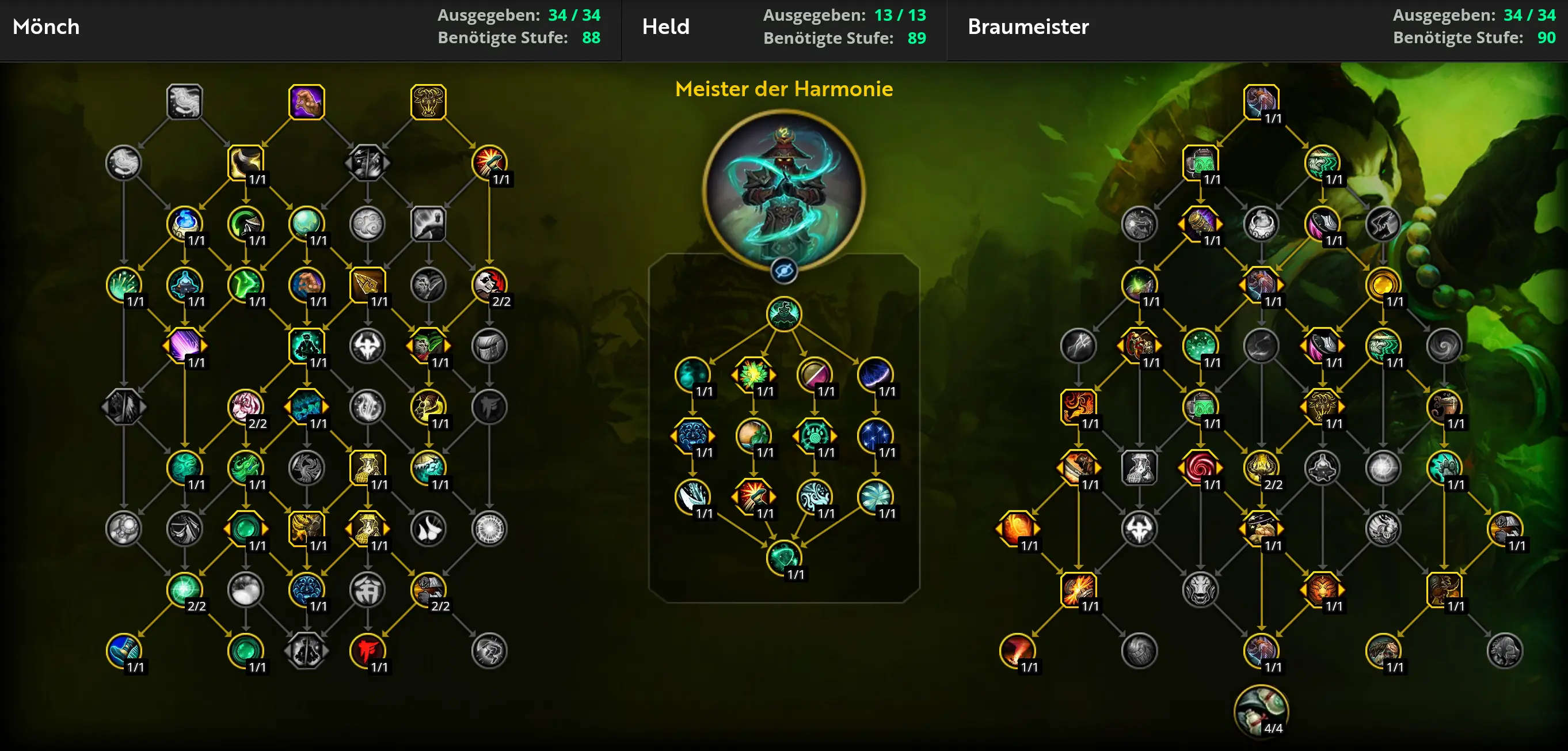This screenshot has height=751, width=1568.
Task: Select the bottom hero talent at the tree's end
Action: 783,557
